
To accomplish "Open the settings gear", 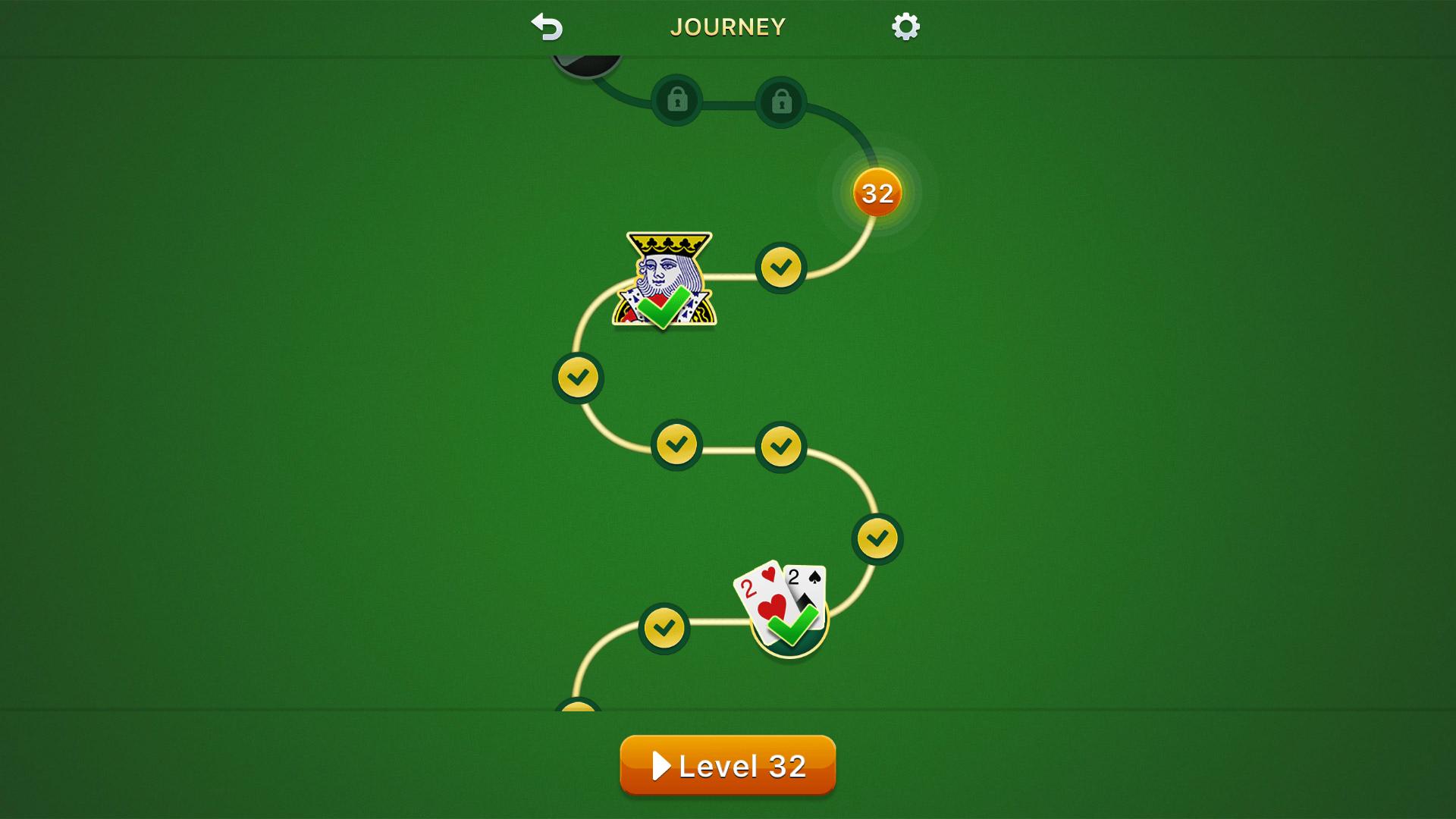I will point(905,26).
